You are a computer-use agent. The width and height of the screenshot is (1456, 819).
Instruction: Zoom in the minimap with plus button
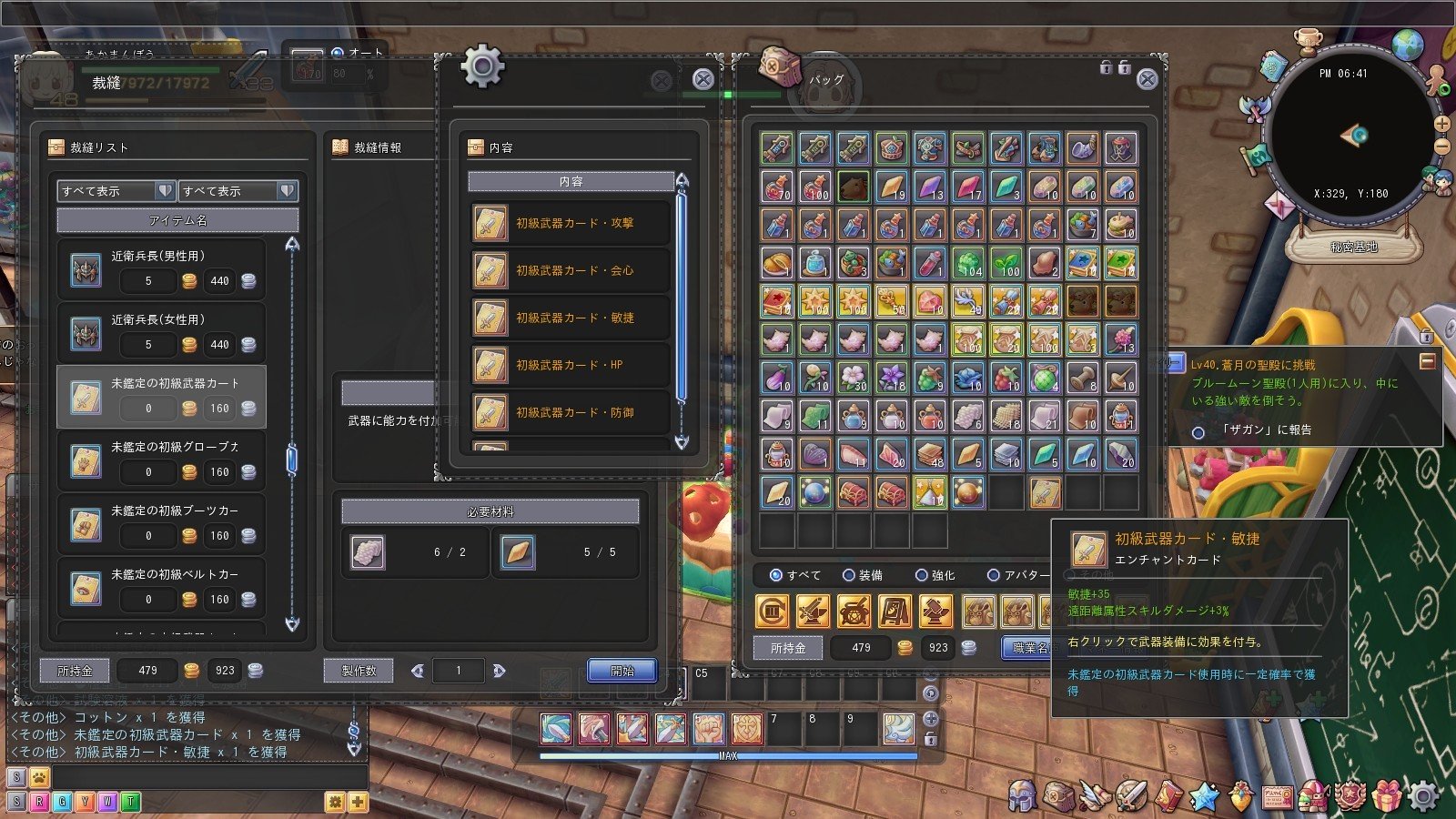coord(1442,124)
